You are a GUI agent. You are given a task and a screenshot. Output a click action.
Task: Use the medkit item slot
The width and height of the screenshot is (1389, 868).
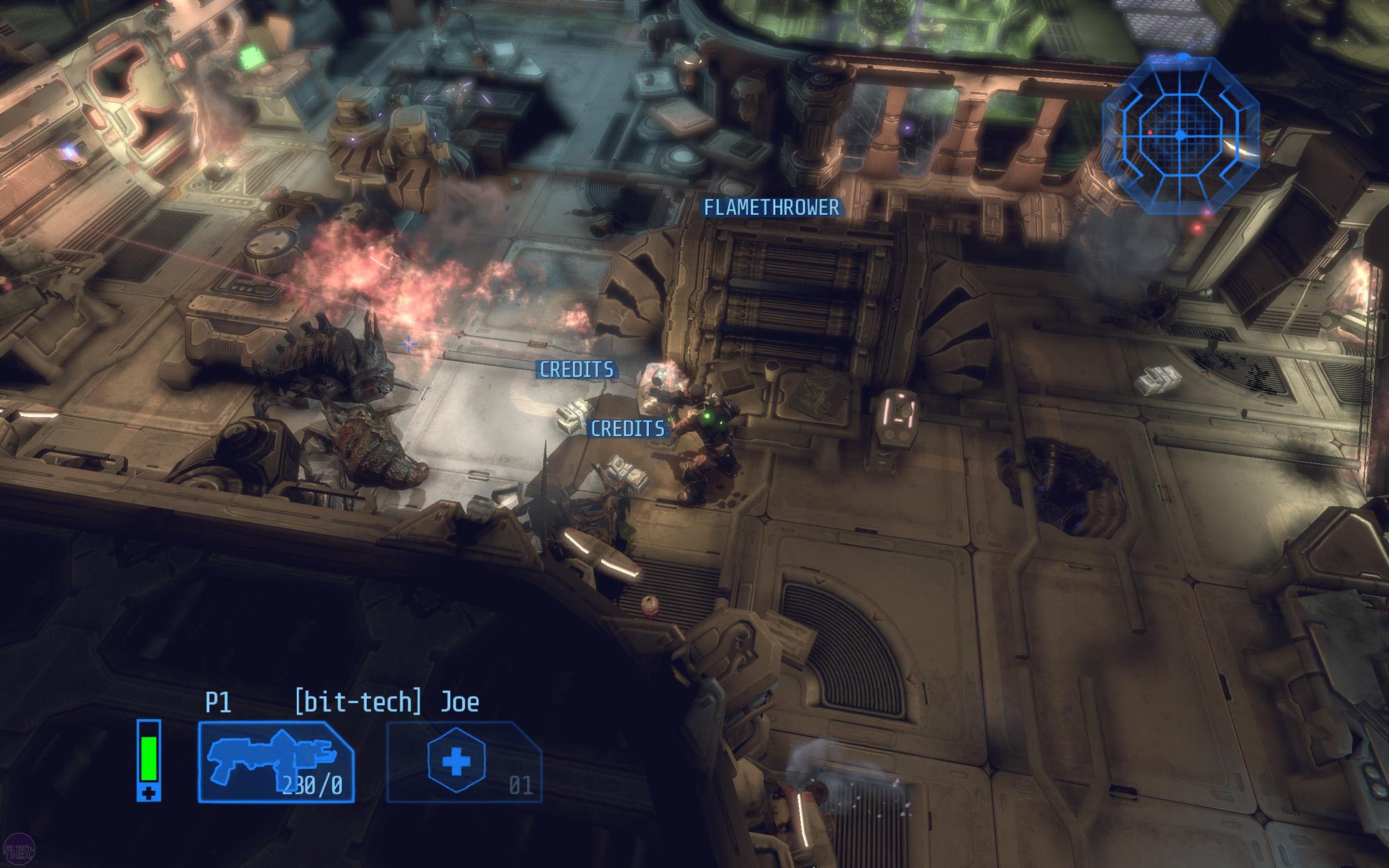(x=463, y=762)
